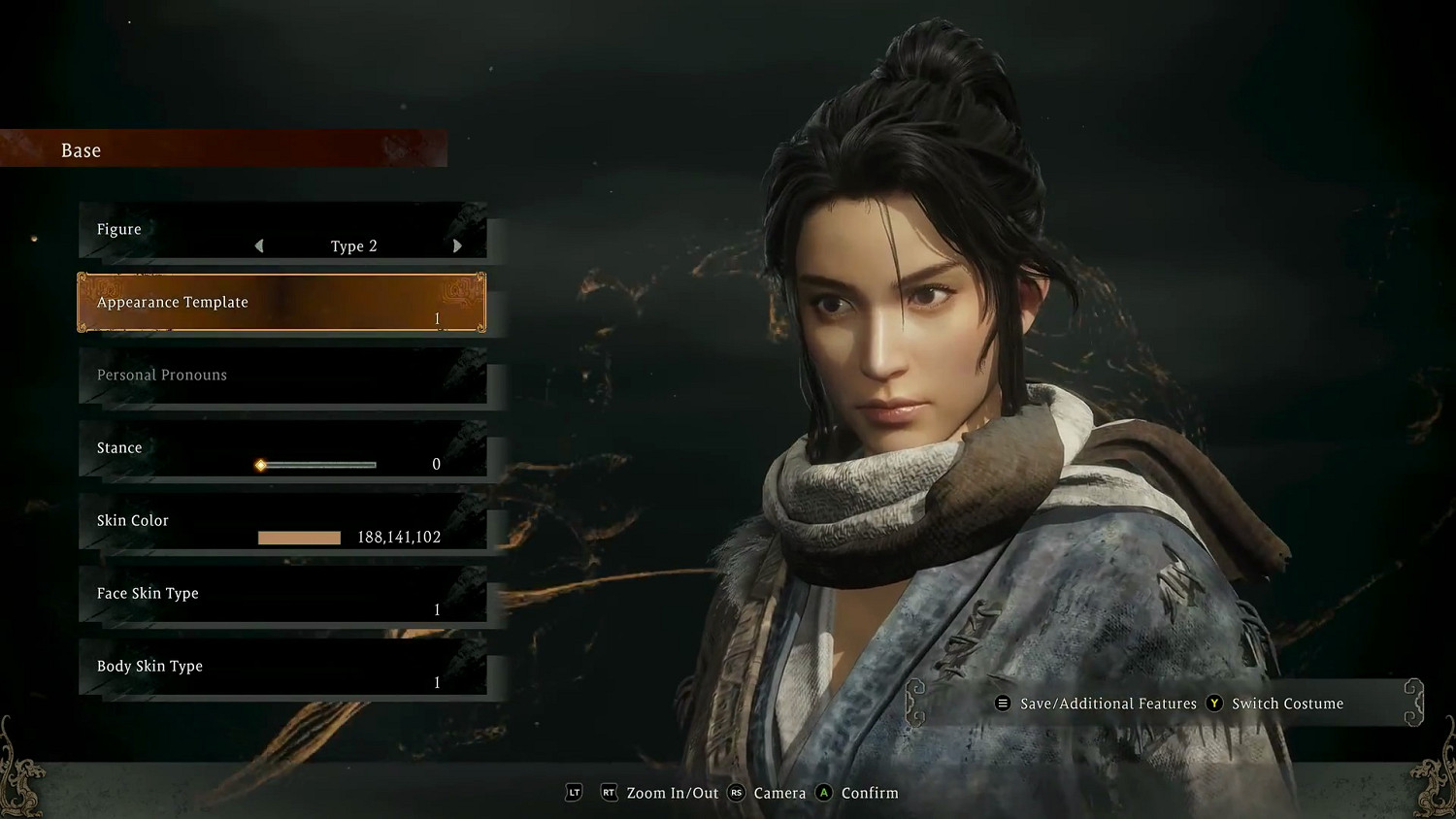Click the Switch Costume label
The width and height of the screenshot is (1456, 819).
1288,703
